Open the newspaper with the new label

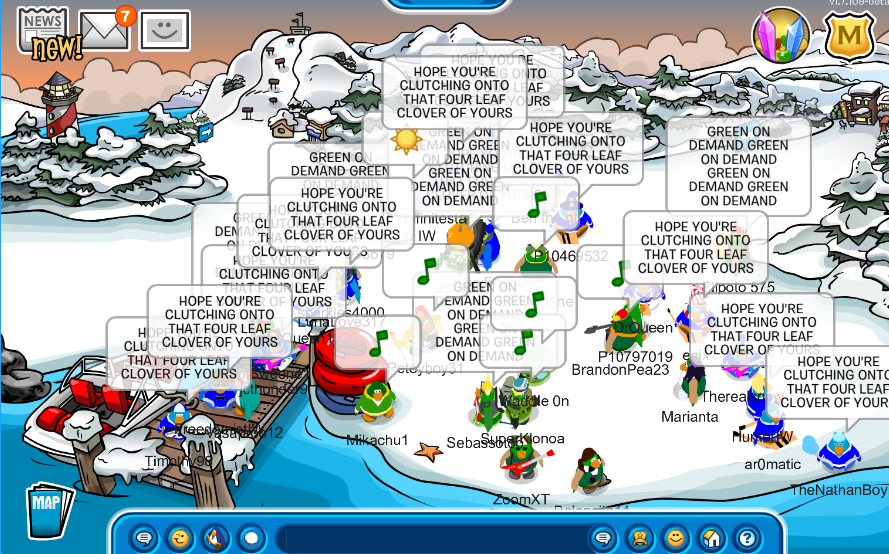point(42,30)
